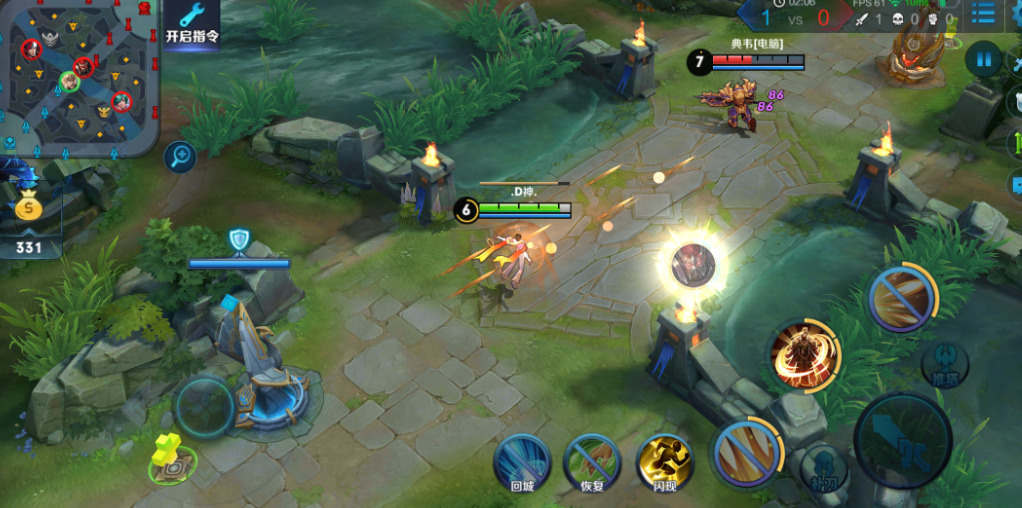Use the 回城 recall skill
The image size is (1022, 508).
(x=522, y=462)
